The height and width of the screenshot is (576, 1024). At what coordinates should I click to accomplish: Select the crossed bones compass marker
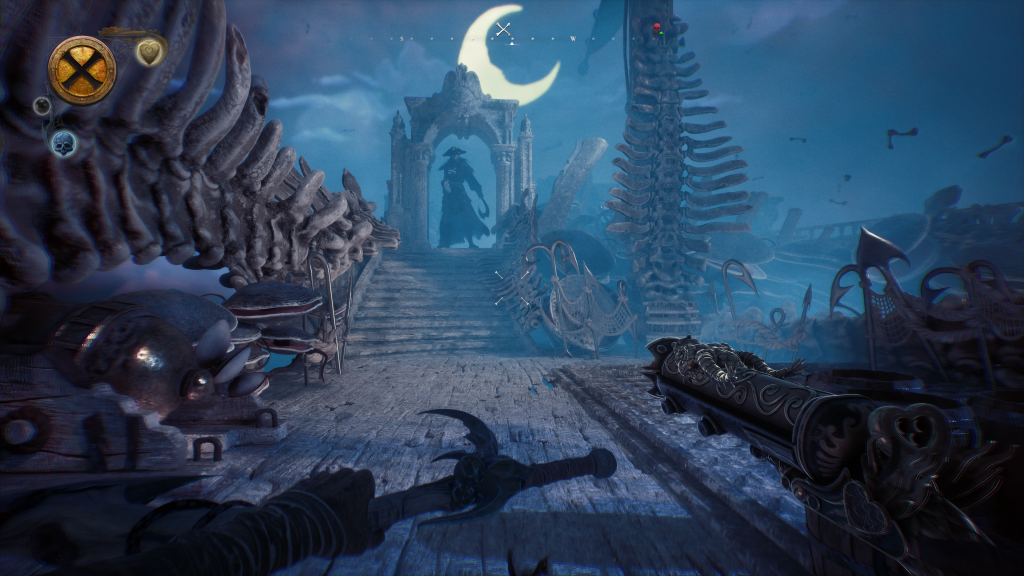[x=505, y=29]
